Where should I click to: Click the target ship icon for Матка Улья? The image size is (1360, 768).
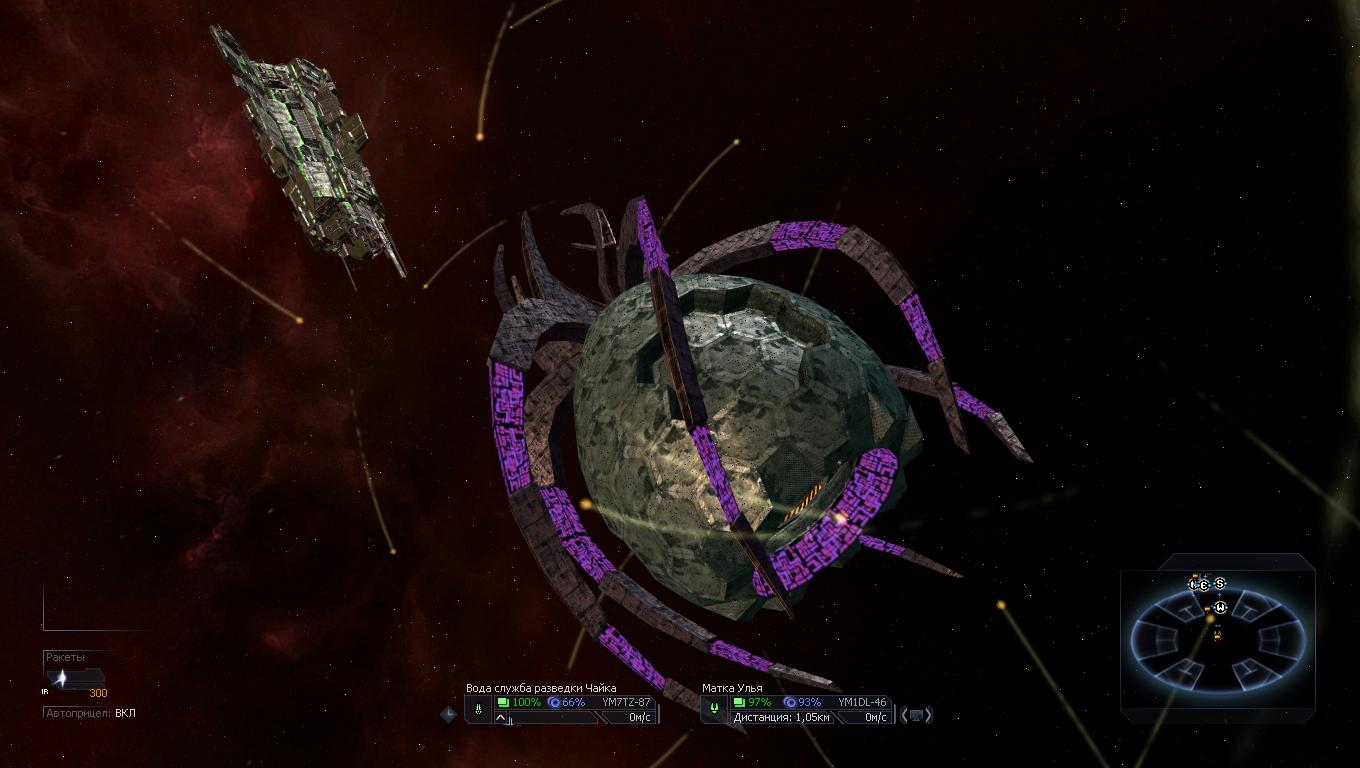pyautogui.click(x=714, y=709)
